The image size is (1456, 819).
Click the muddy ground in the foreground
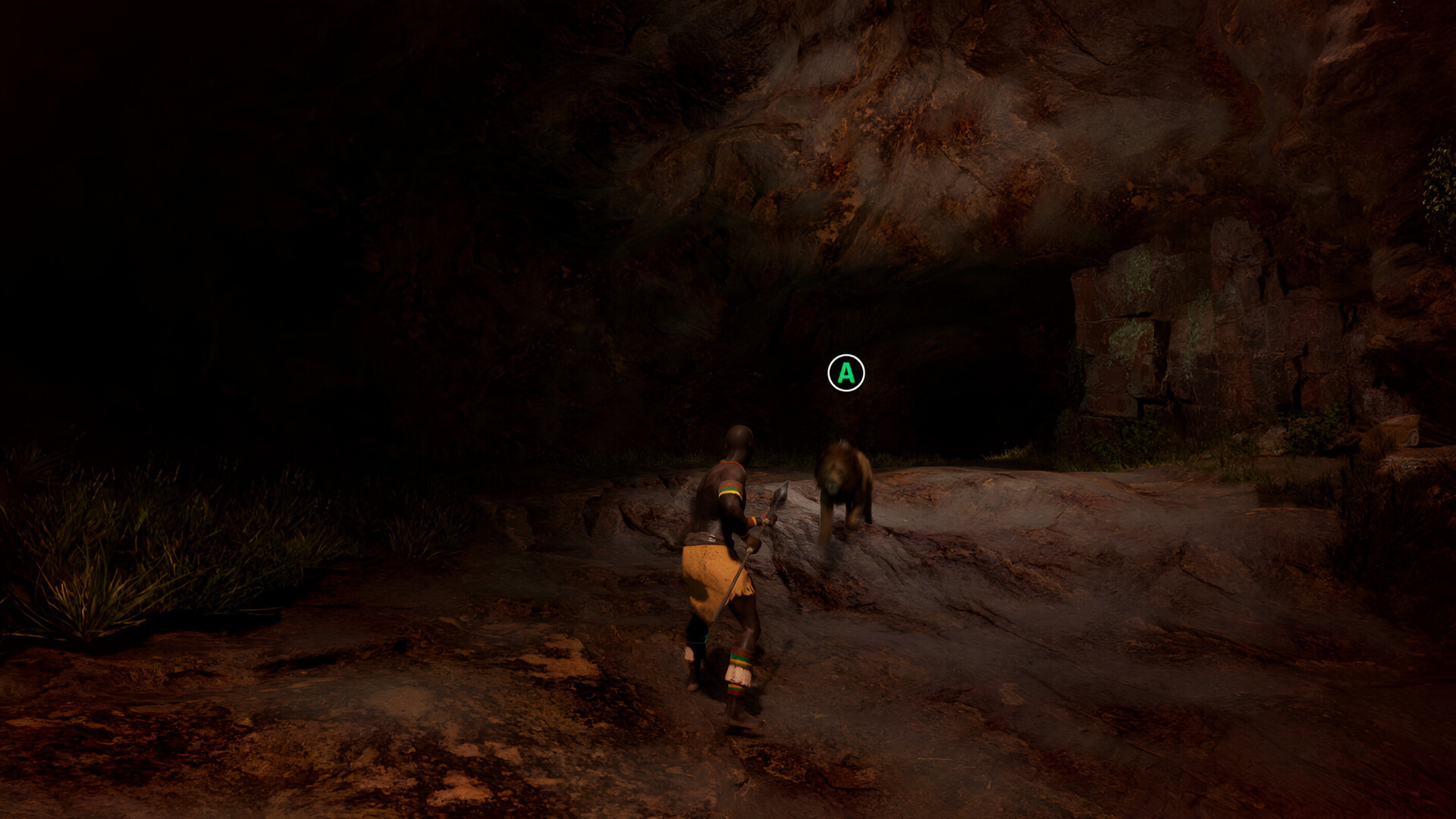click(379, 743)
